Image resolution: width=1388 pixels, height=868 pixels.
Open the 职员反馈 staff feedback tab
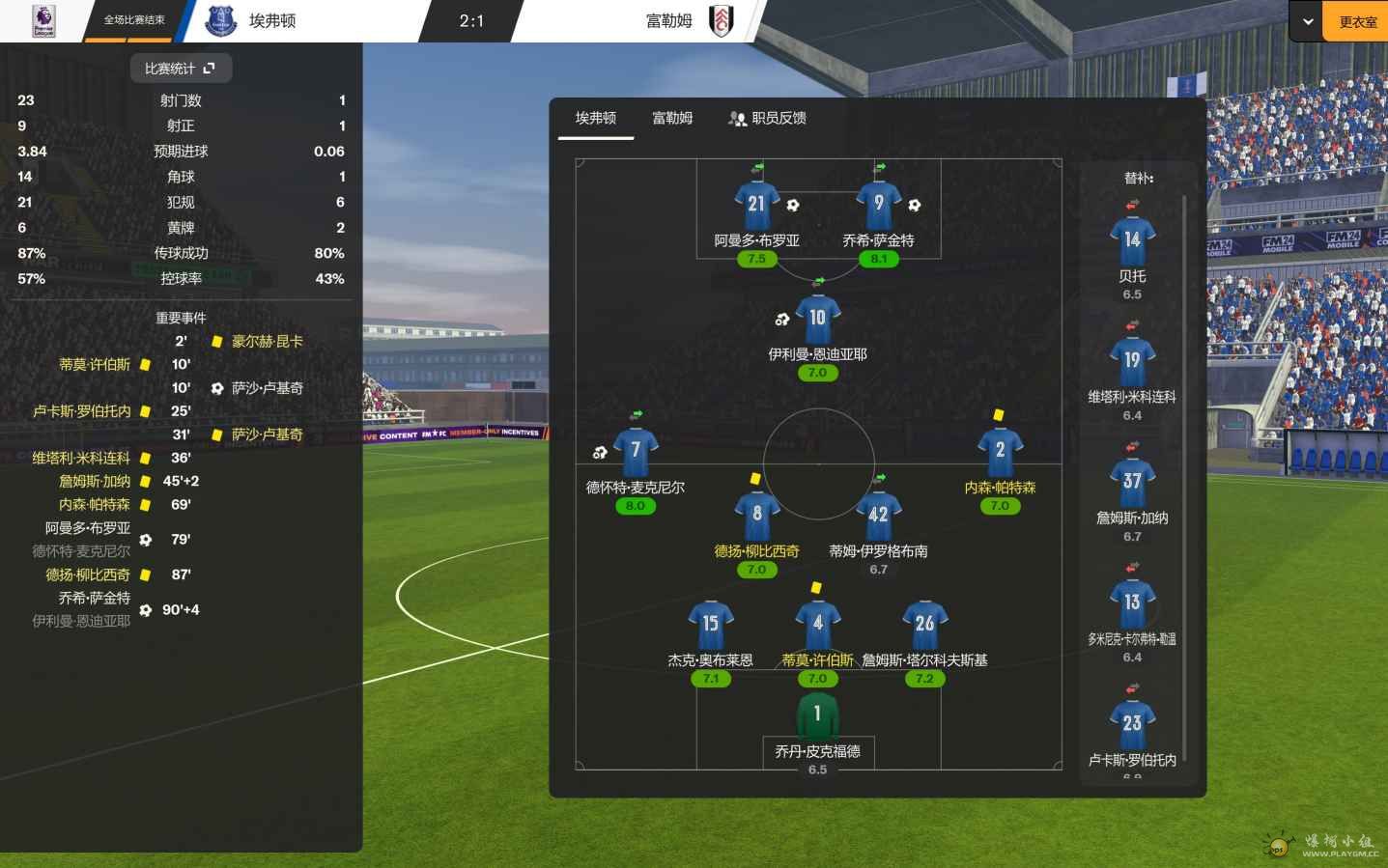pos(767,119)
